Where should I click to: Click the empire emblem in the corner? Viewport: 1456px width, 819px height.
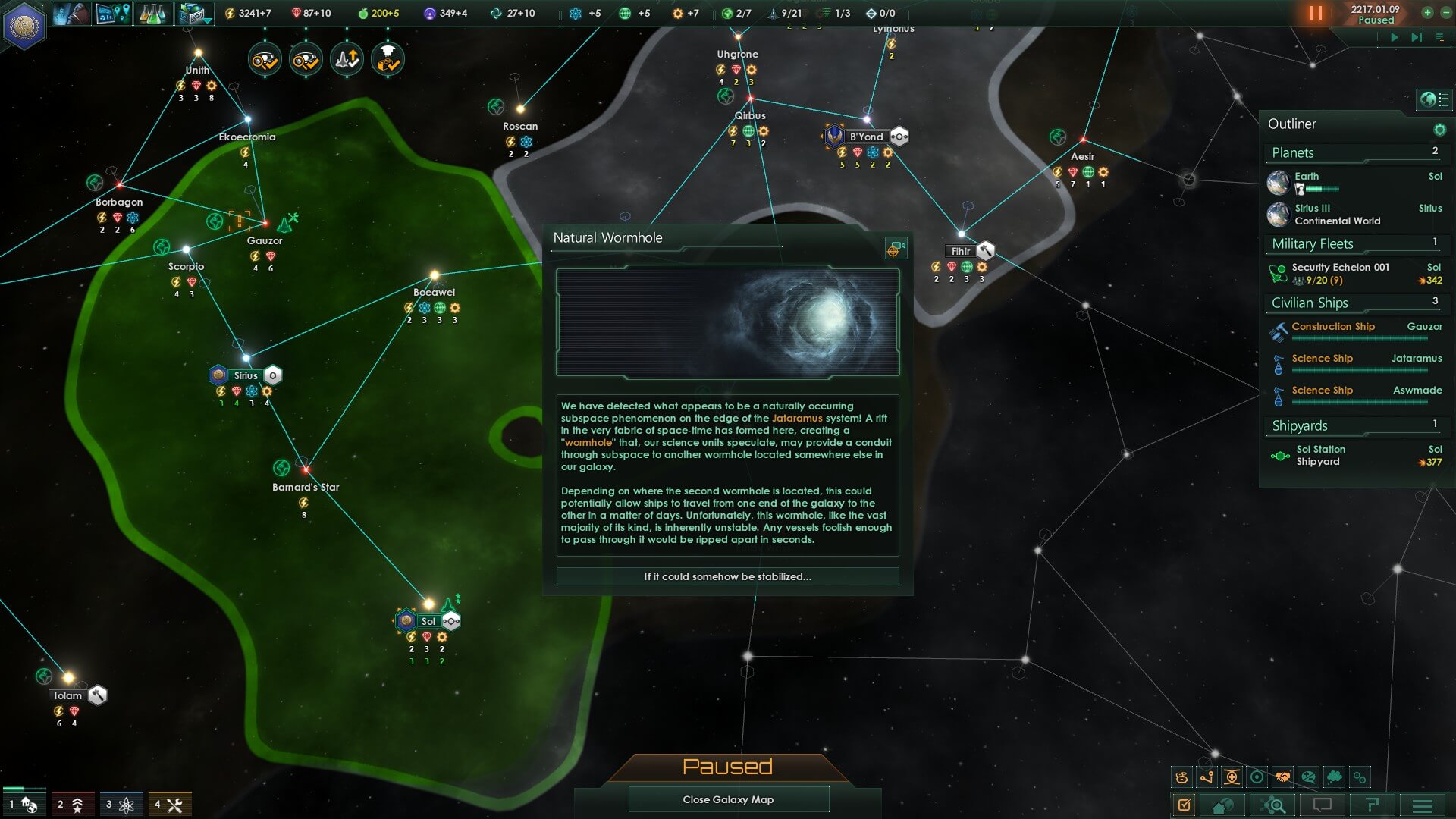24,24
